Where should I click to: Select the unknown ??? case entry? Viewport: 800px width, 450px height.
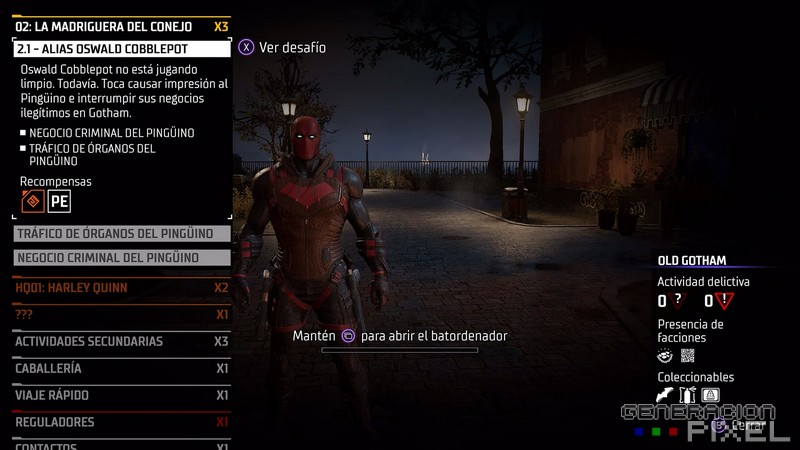[121, 314]
